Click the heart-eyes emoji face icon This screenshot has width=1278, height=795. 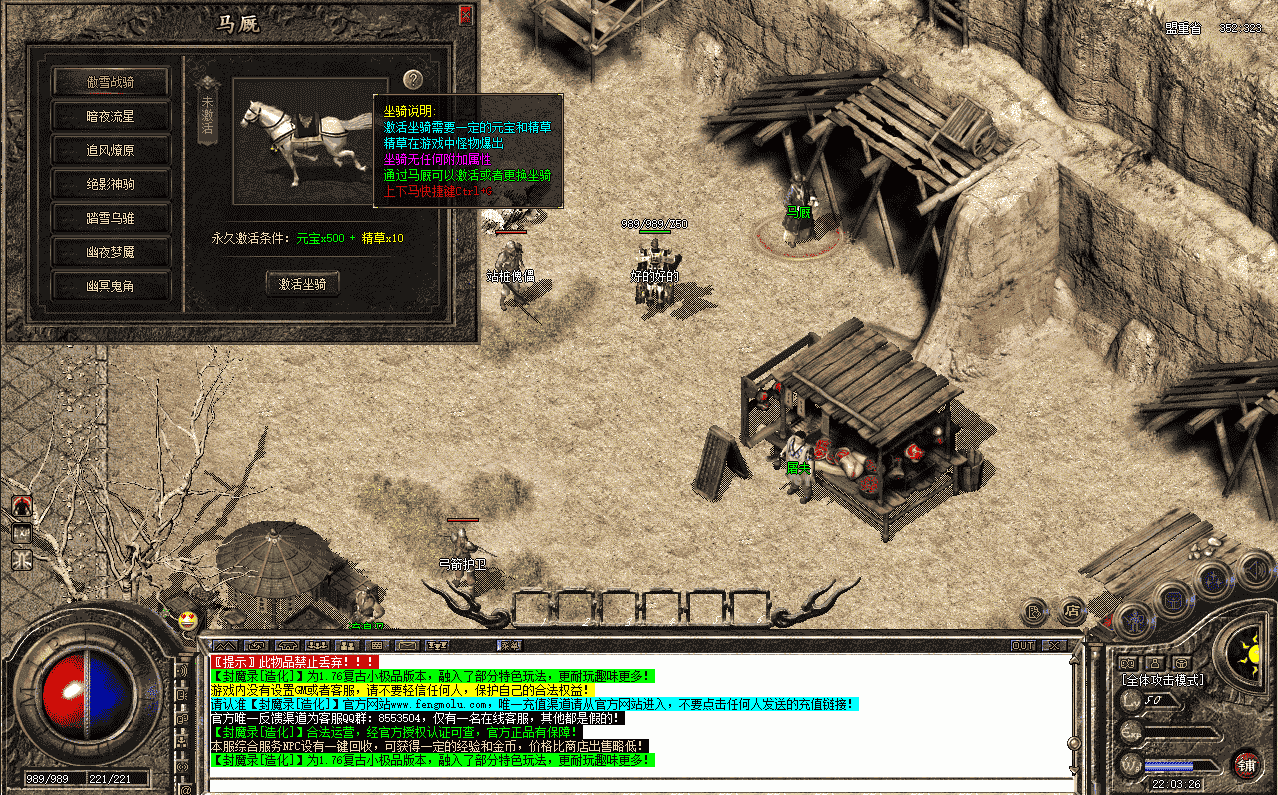pos(187,620)
